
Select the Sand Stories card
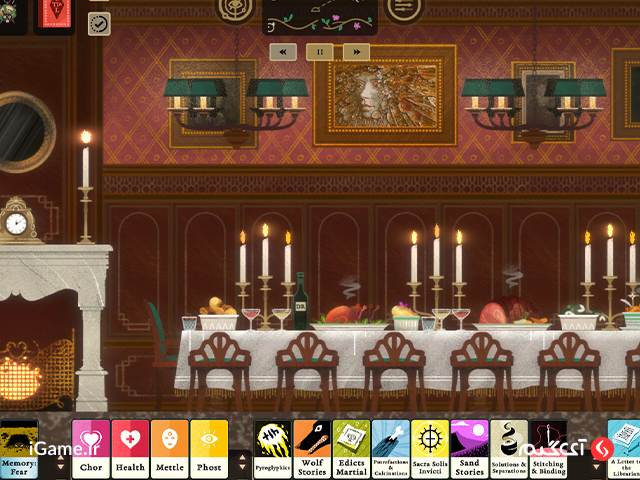(469, 449)
